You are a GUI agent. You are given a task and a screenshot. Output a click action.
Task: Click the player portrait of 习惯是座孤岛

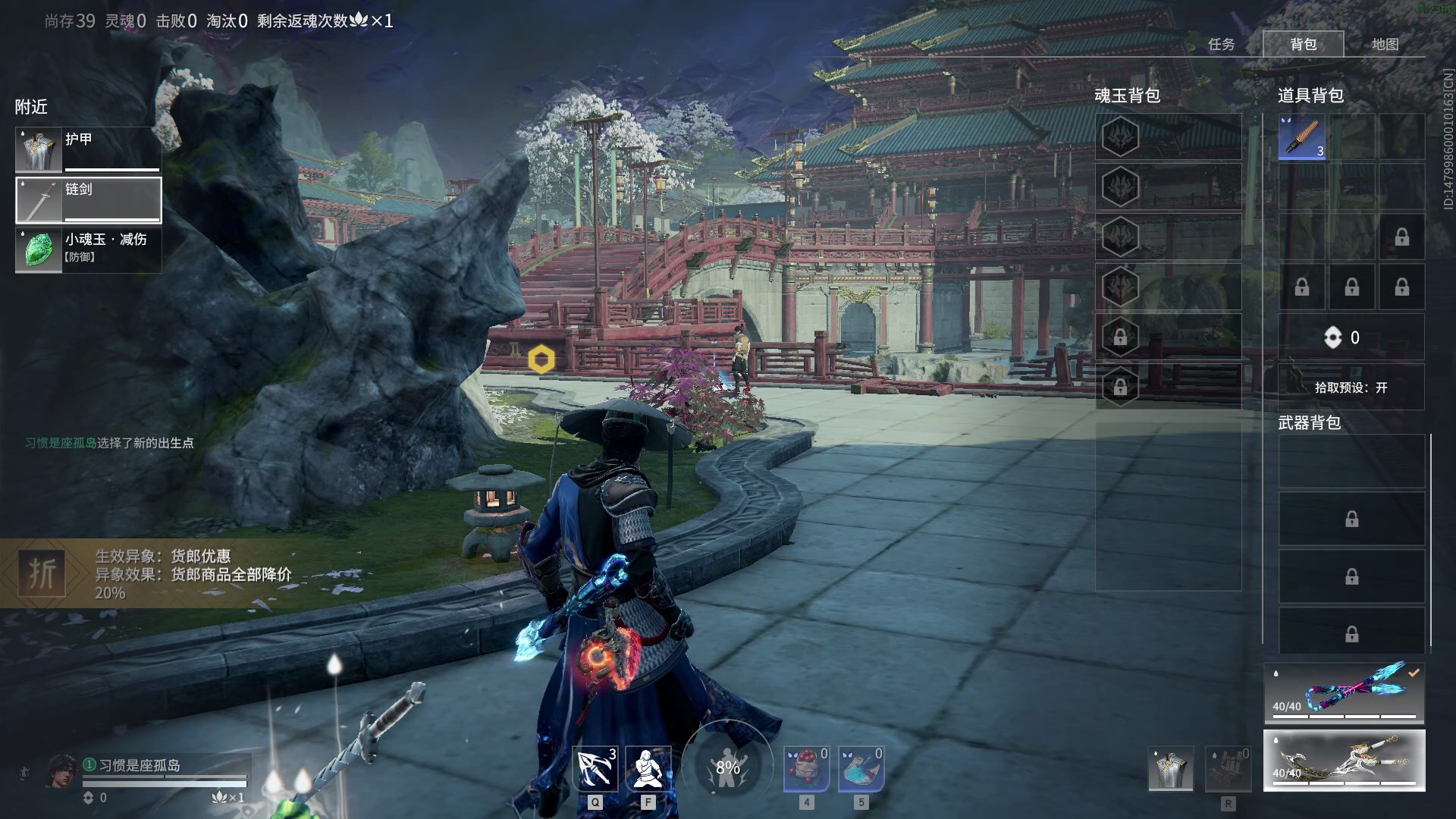[x=61, y=771]
